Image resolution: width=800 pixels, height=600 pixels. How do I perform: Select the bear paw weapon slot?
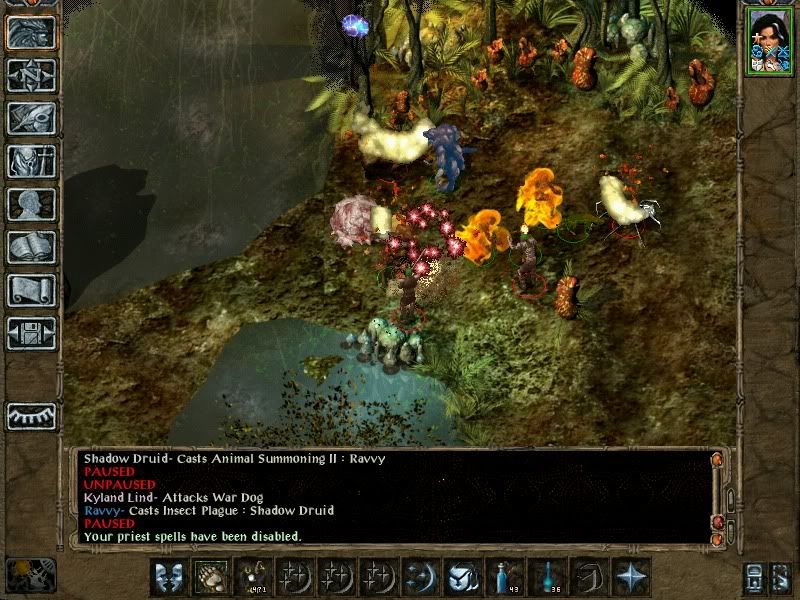click(210, 577)
